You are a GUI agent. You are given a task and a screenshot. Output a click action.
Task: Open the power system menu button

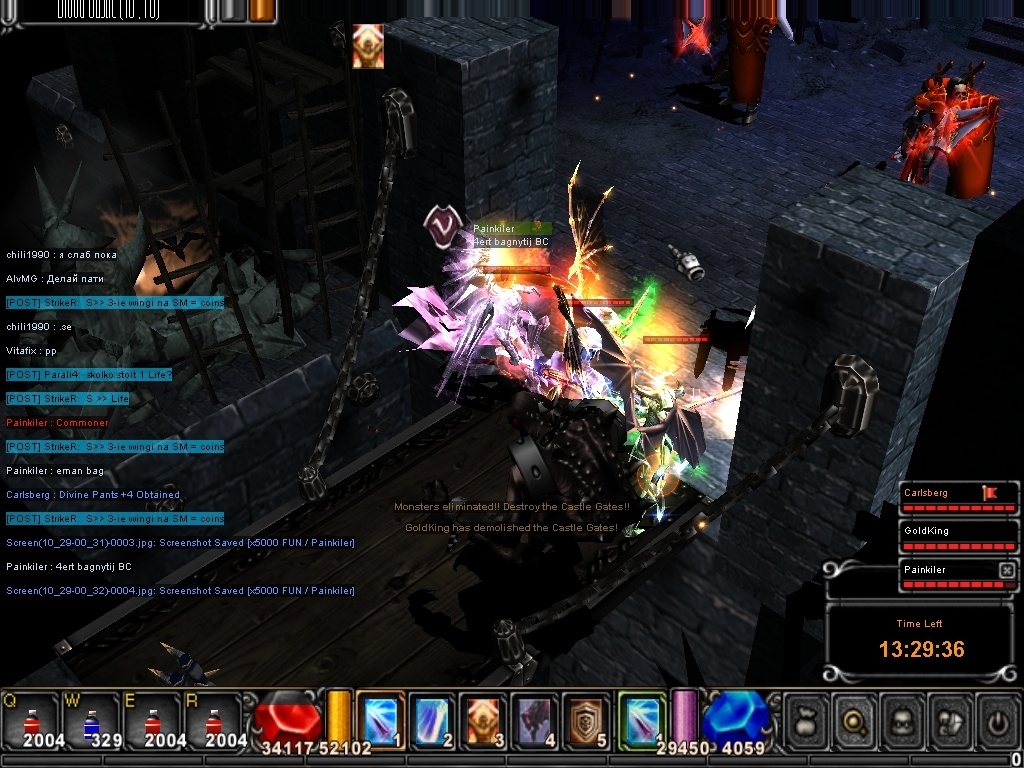(998, 719)
